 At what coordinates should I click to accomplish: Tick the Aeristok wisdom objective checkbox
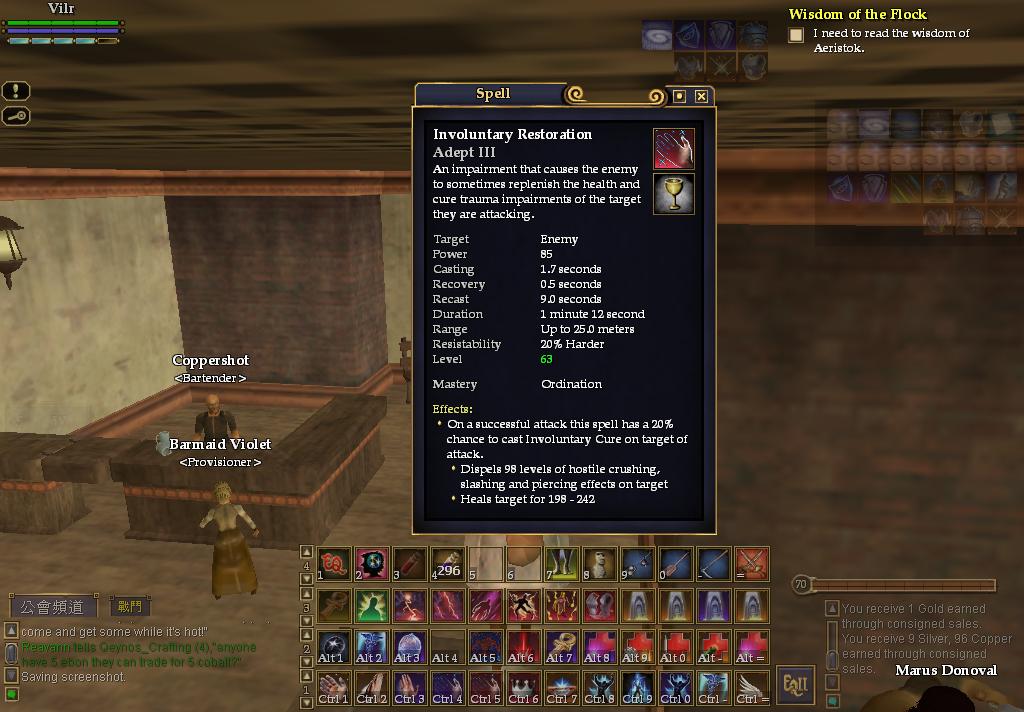(x=796, y=35)
